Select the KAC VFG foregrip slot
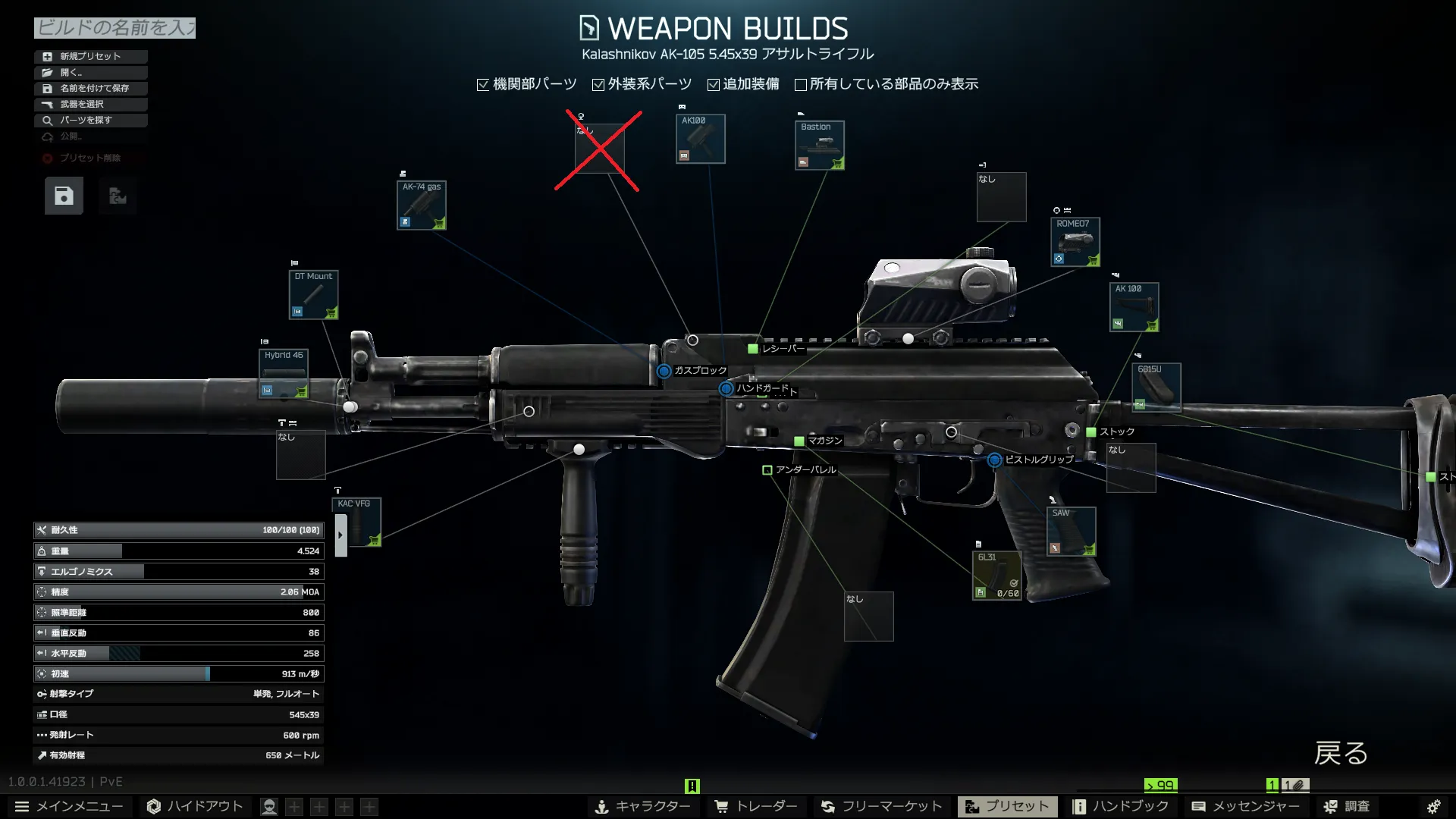 357,522
